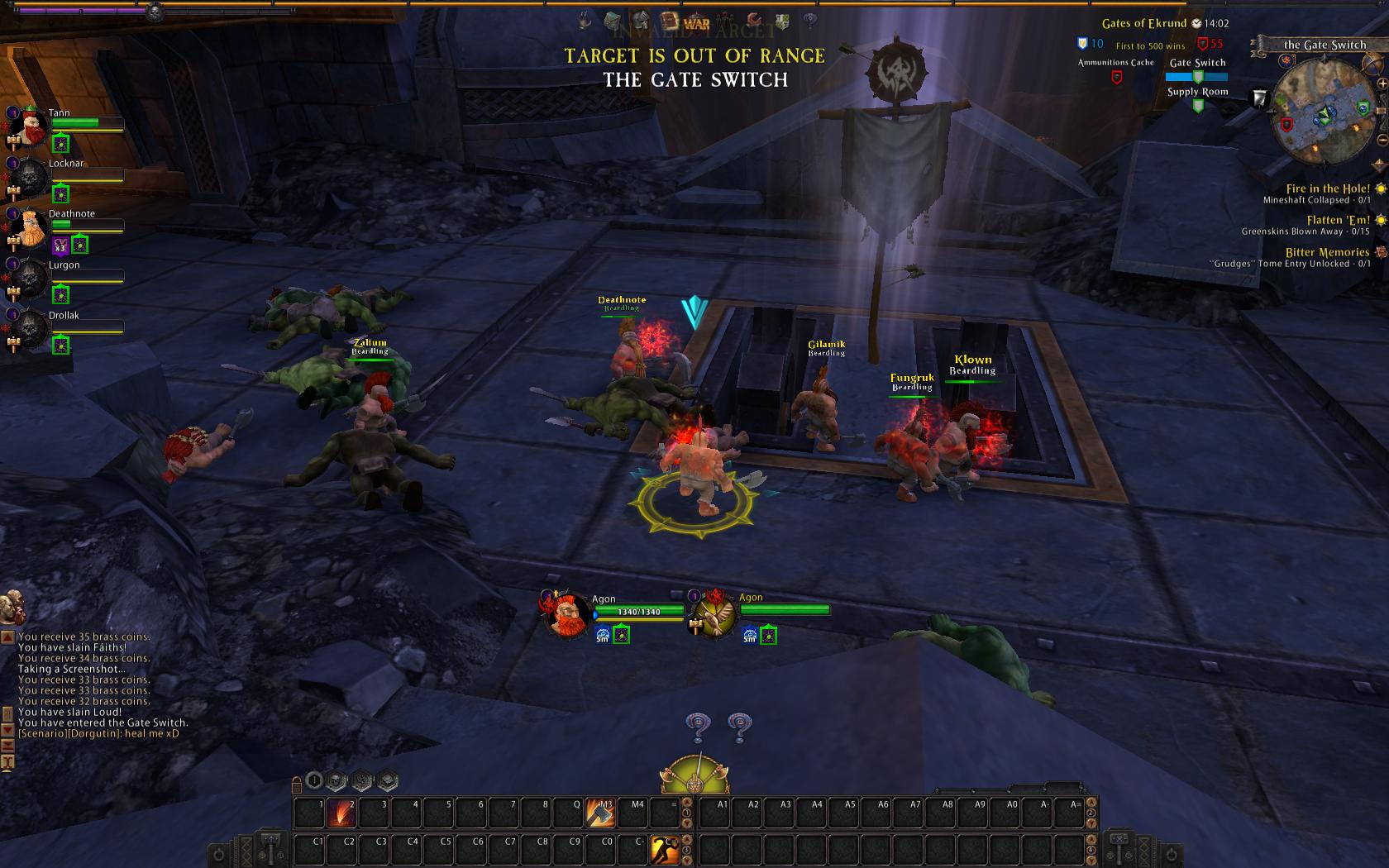Zoom out the minimap with minus button

pyautogui.click(x=1382, y=140)
